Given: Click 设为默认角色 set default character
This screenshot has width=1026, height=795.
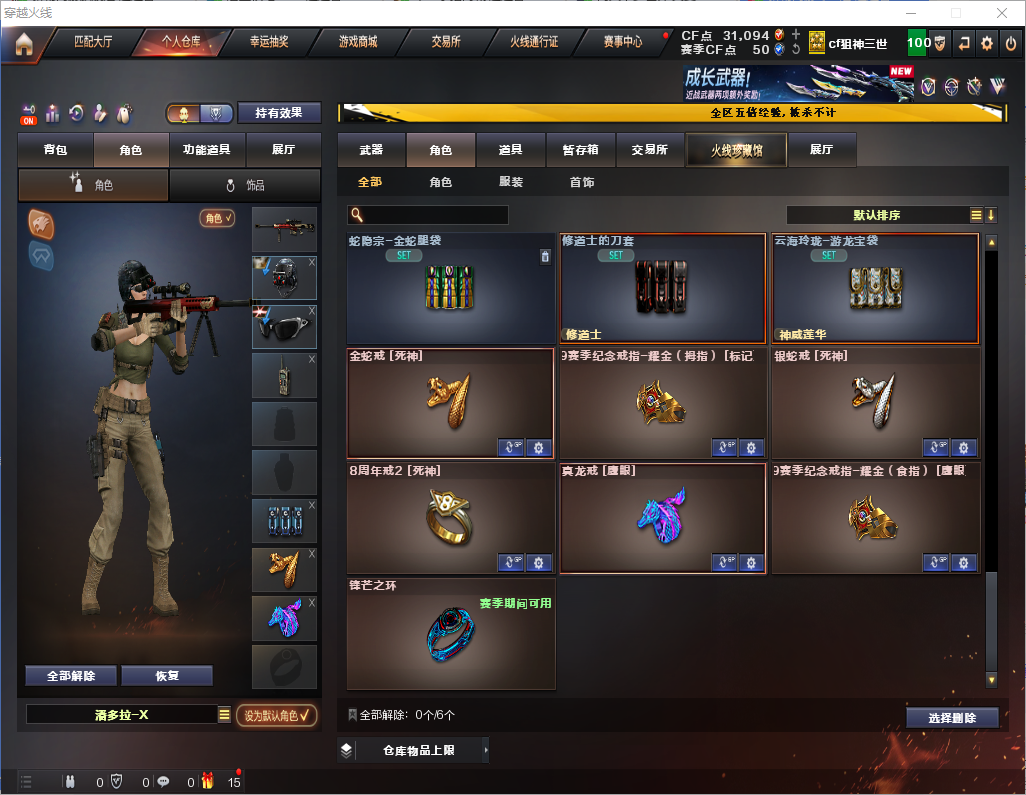Looking at the screenshot, I should point(276,715).
